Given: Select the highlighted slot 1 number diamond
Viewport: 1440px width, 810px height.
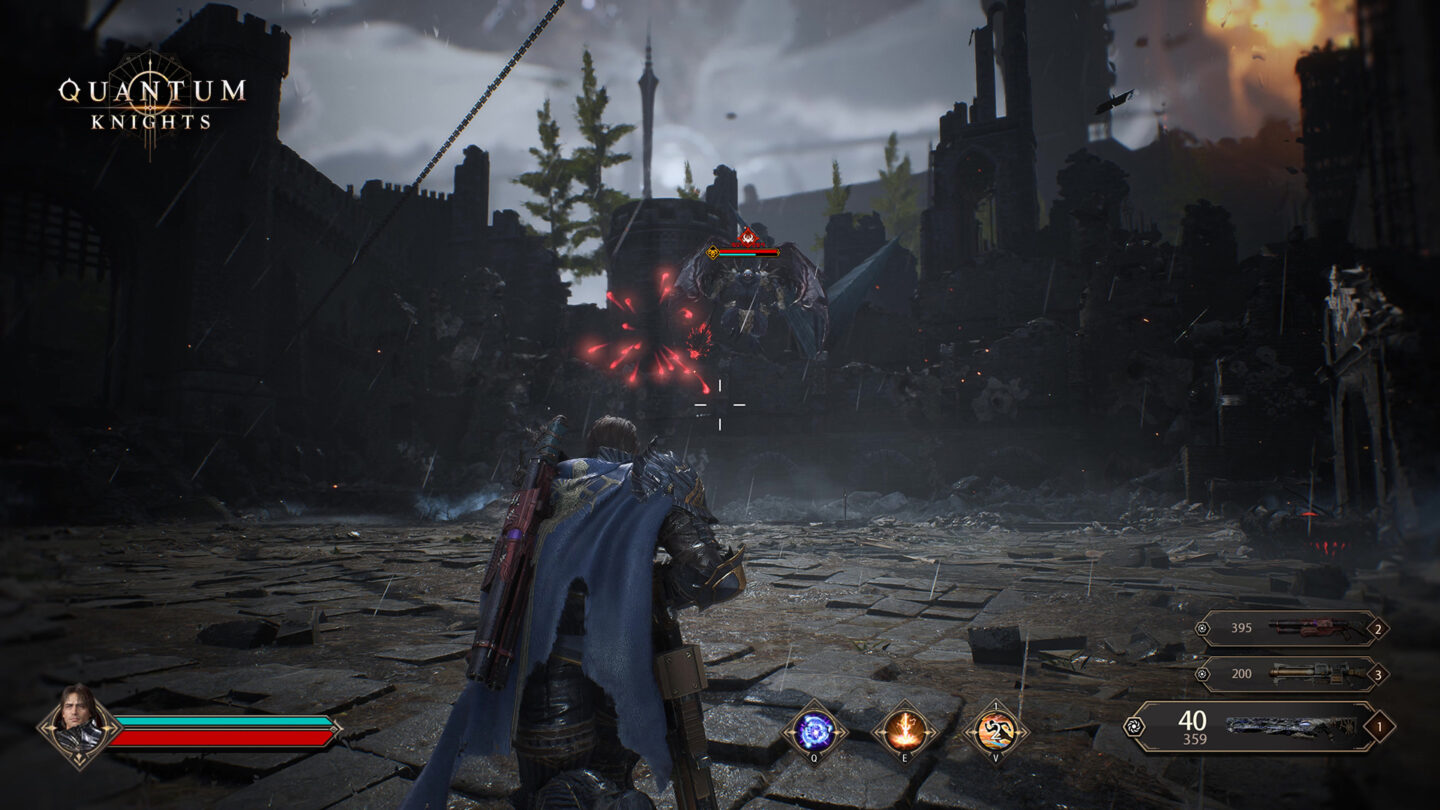Looking at the screenshot, I should 1380,726.
